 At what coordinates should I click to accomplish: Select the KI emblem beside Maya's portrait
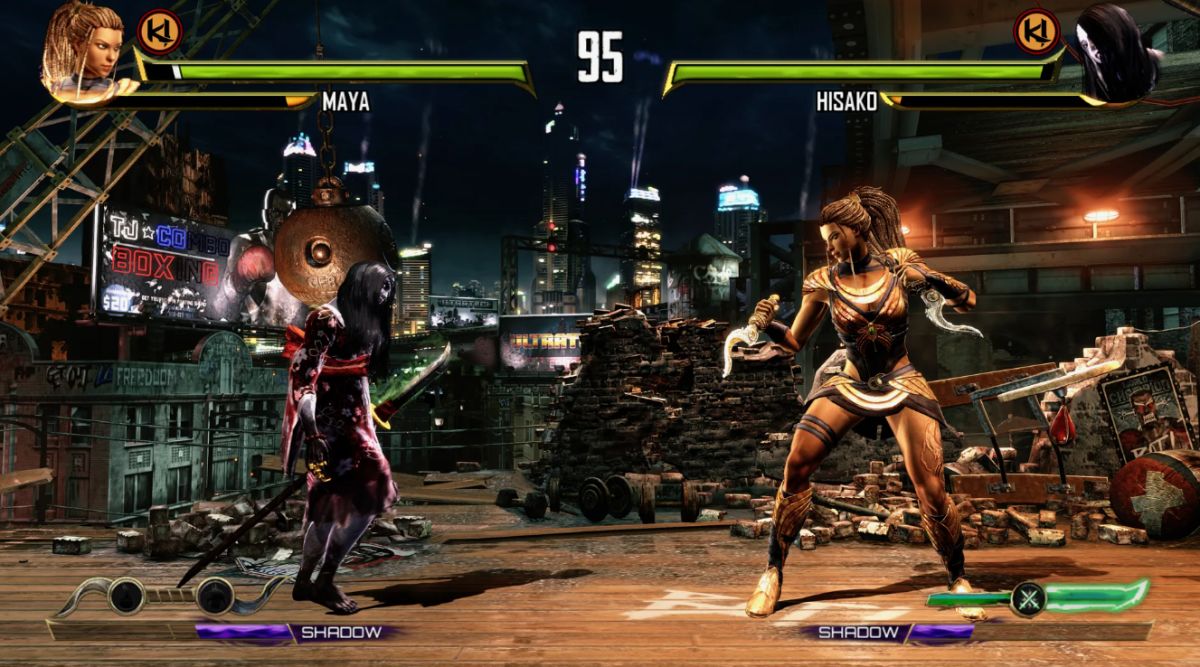(x=158, y=31)
